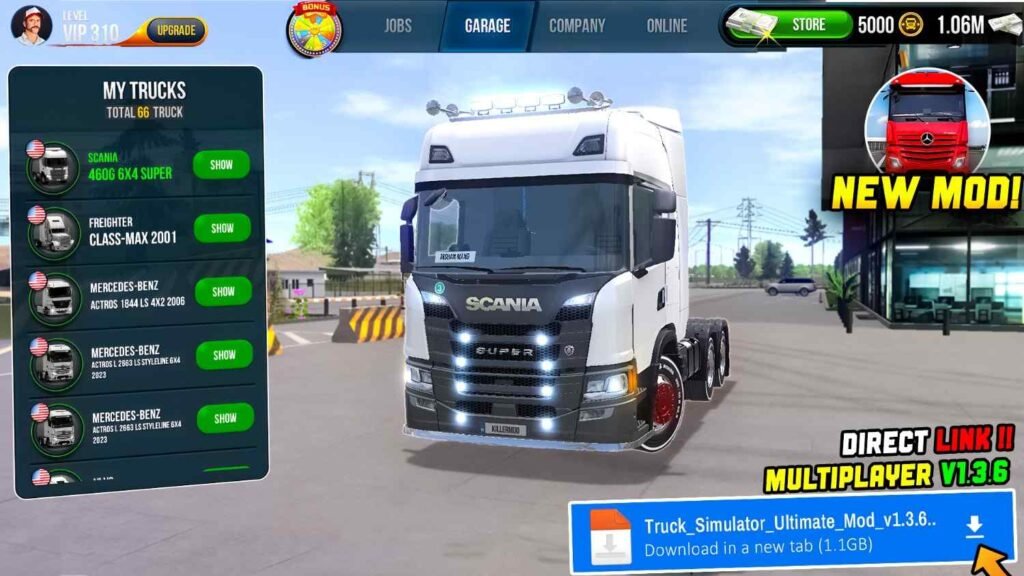
Task: Tap the orange Upgrade button
Action: point(176,30)
